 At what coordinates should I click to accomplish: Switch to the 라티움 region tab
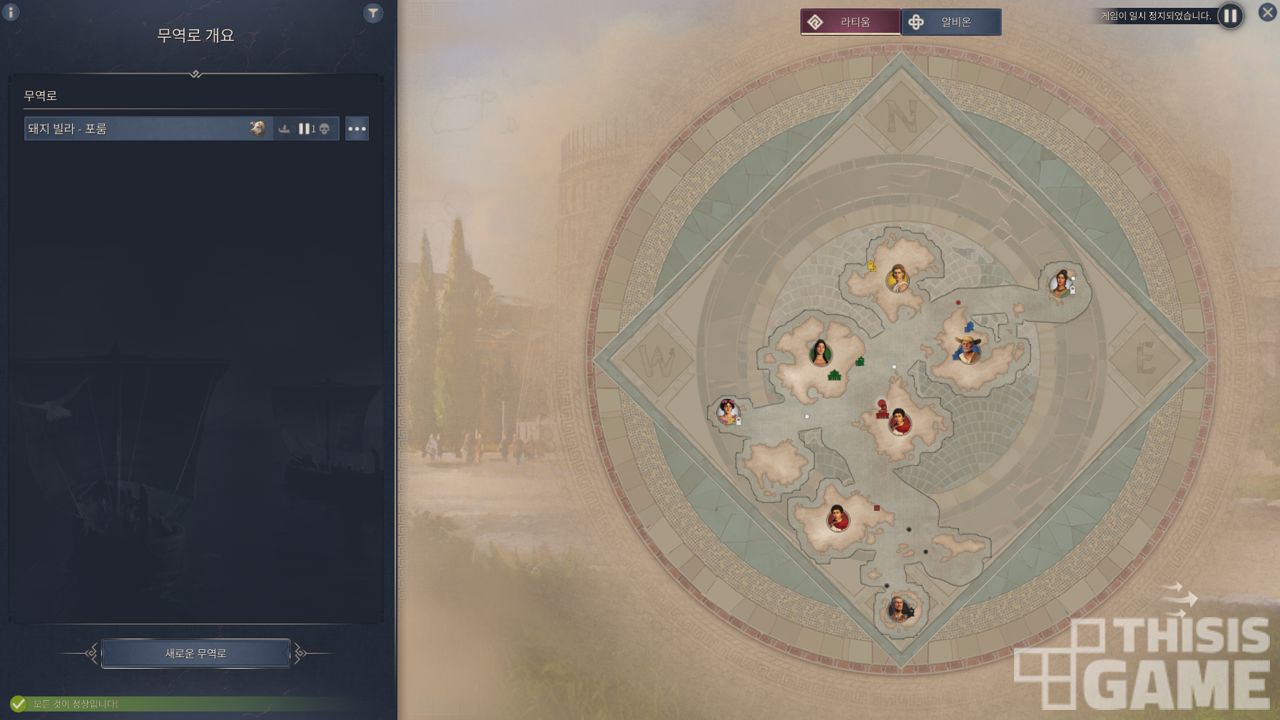[x=850, y=22]
